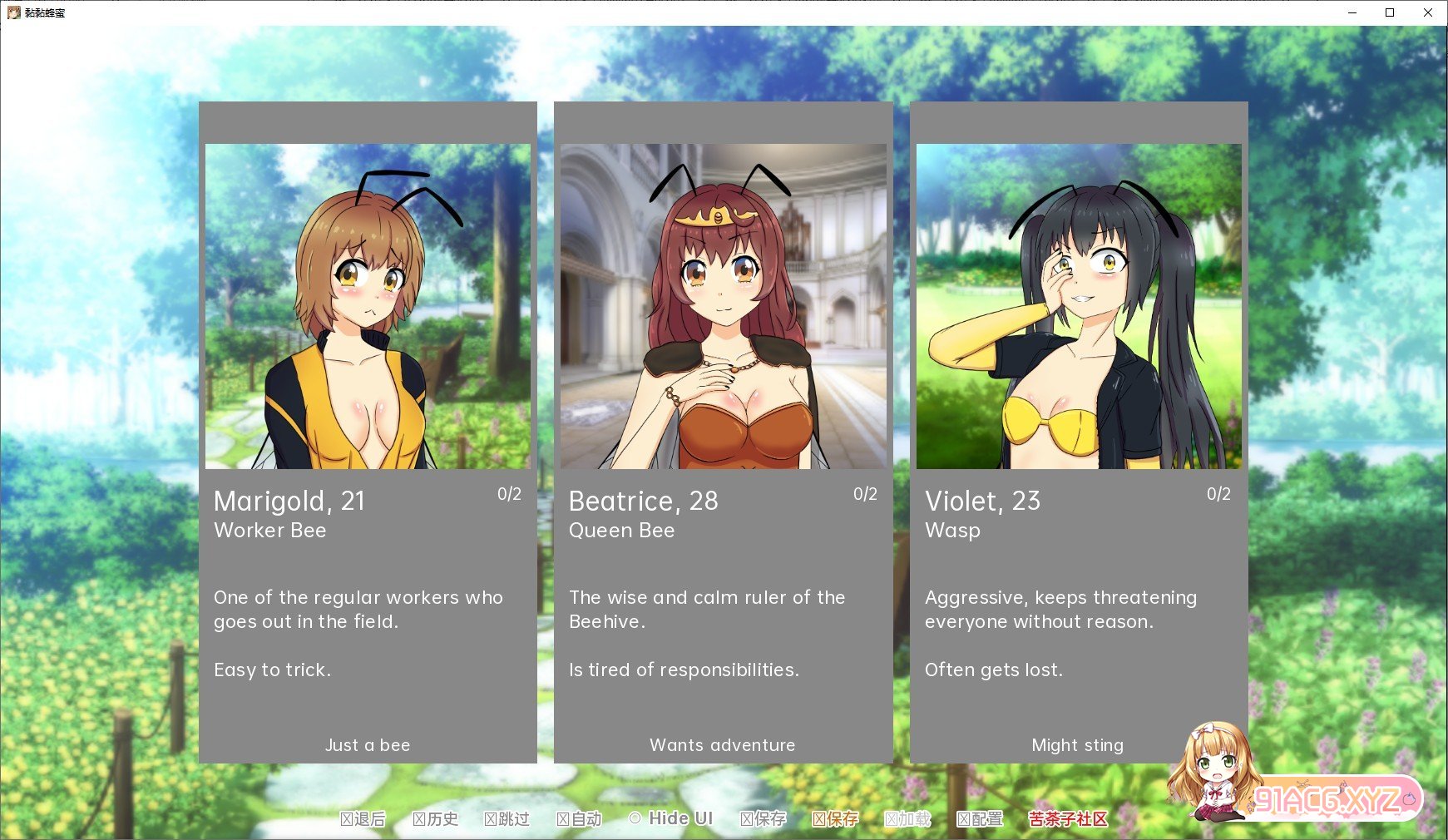Toggle 自动 auto mode
Image resolution: width=1448 pixels, height=840 pixels.
(579, 819)
